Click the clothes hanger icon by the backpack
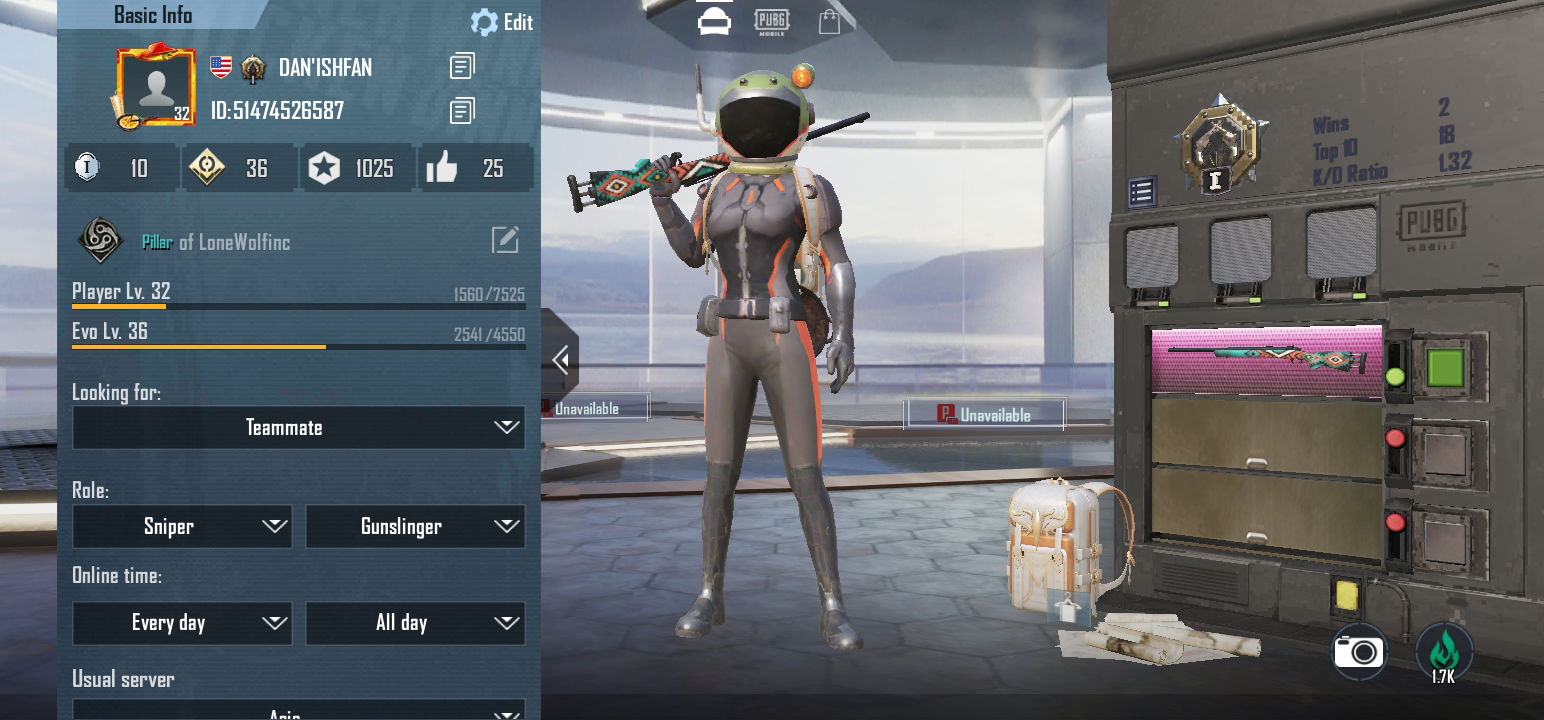Screen dimensions: 1544x720 pos(1069,605)
